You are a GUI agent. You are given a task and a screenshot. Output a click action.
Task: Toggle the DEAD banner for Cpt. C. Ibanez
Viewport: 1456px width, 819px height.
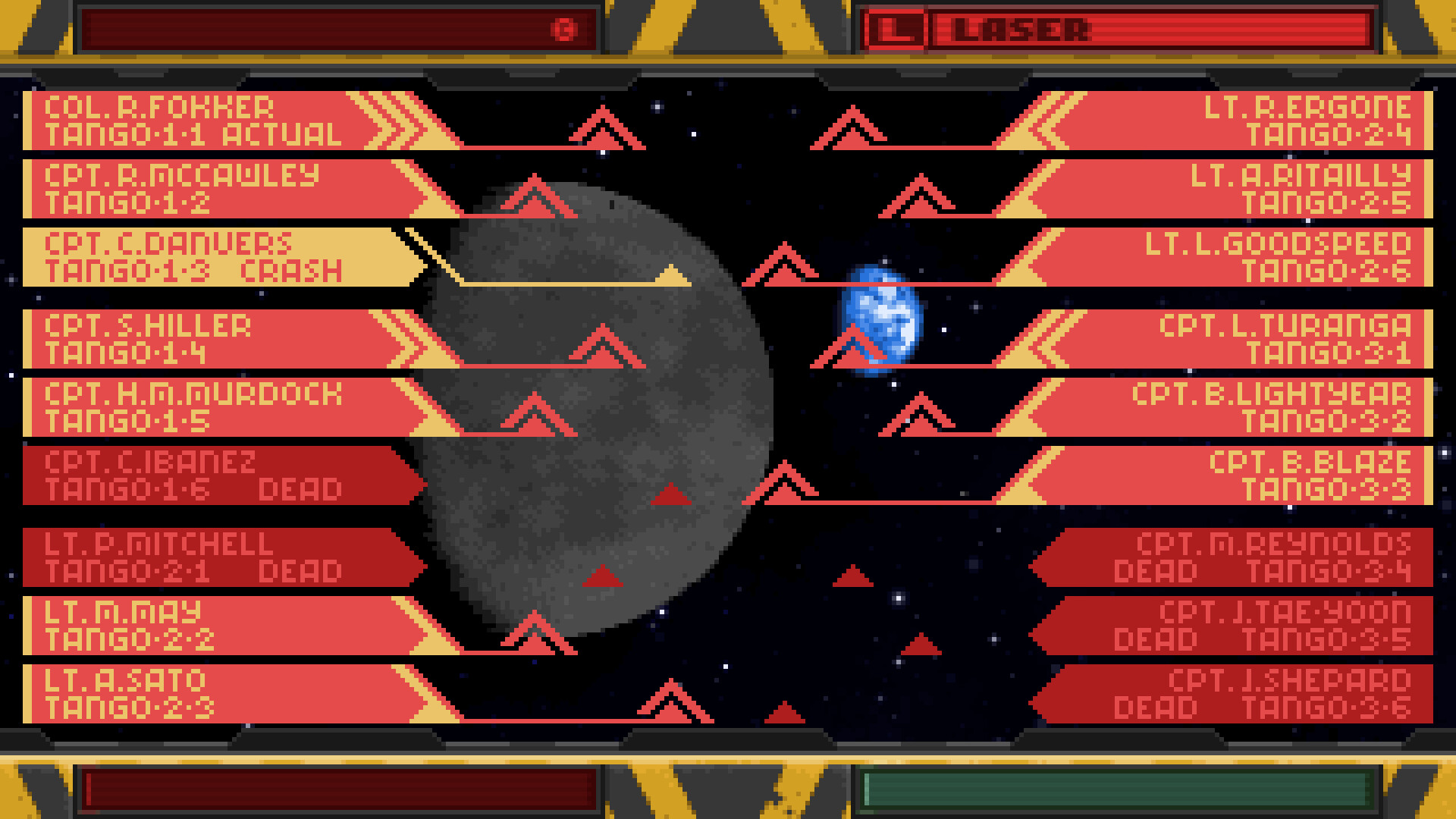click(212, 474)
